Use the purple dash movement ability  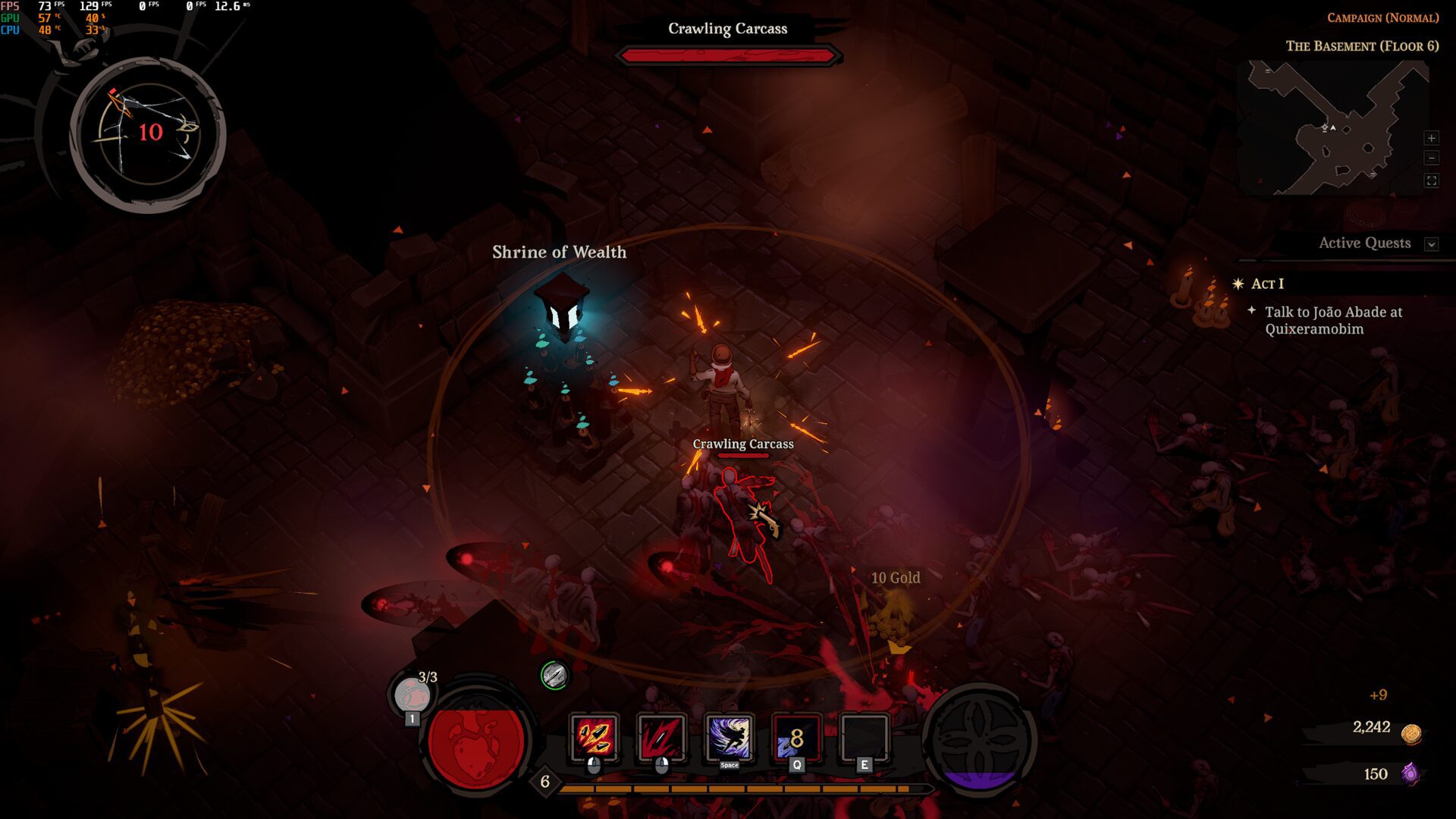tap(729, 737)
